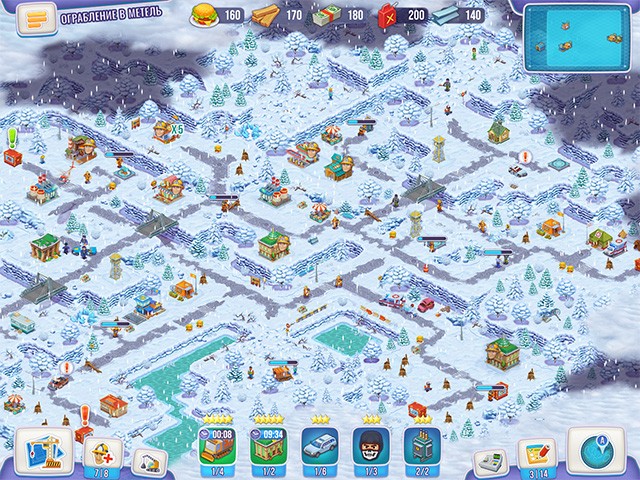Click the red fuel canister icon
The width and height of the screenshot is (640, 480).
pyautogui.click(x=386, y=15)
